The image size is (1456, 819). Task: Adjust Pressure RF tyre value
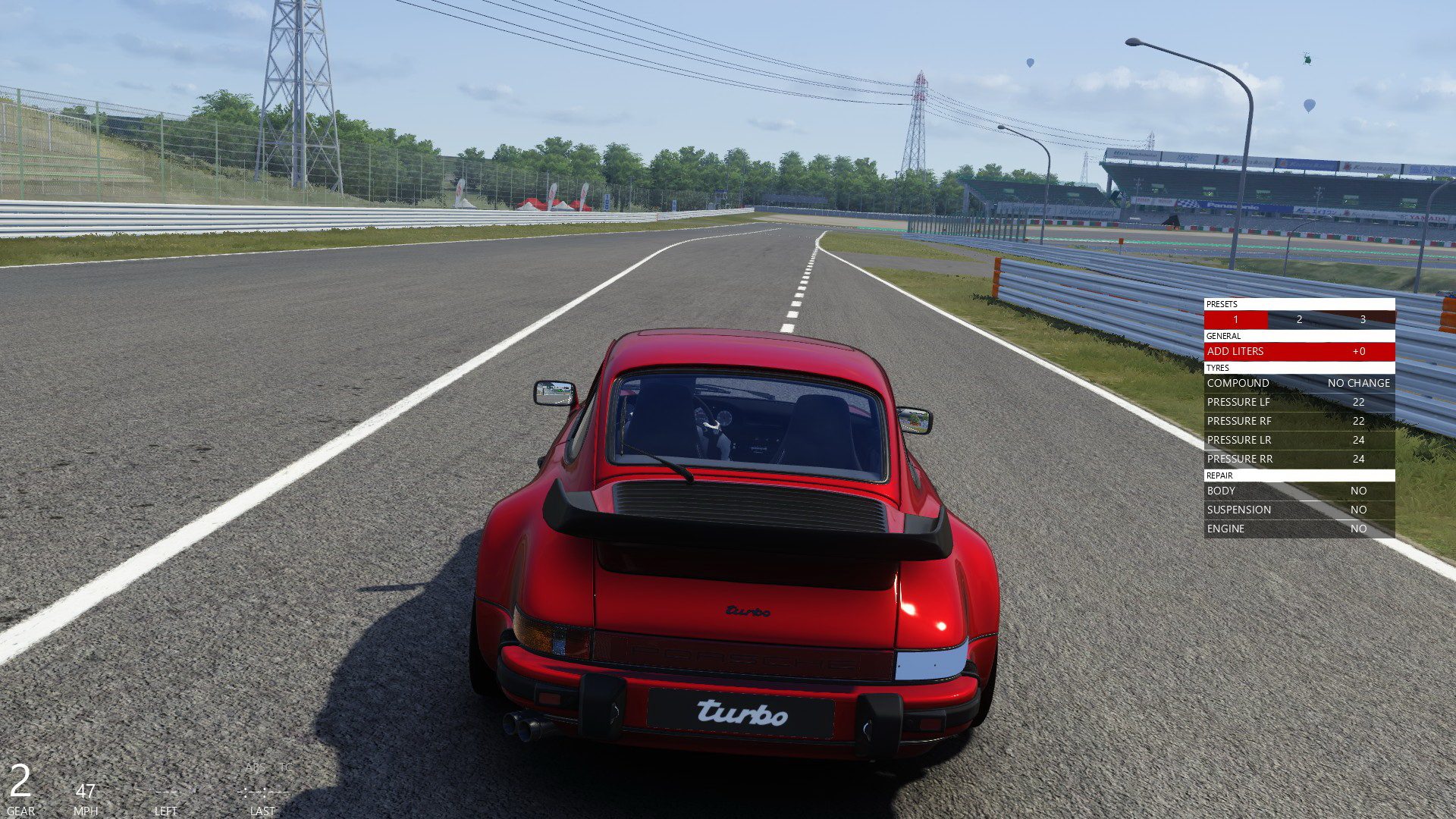pos(1299,421)
